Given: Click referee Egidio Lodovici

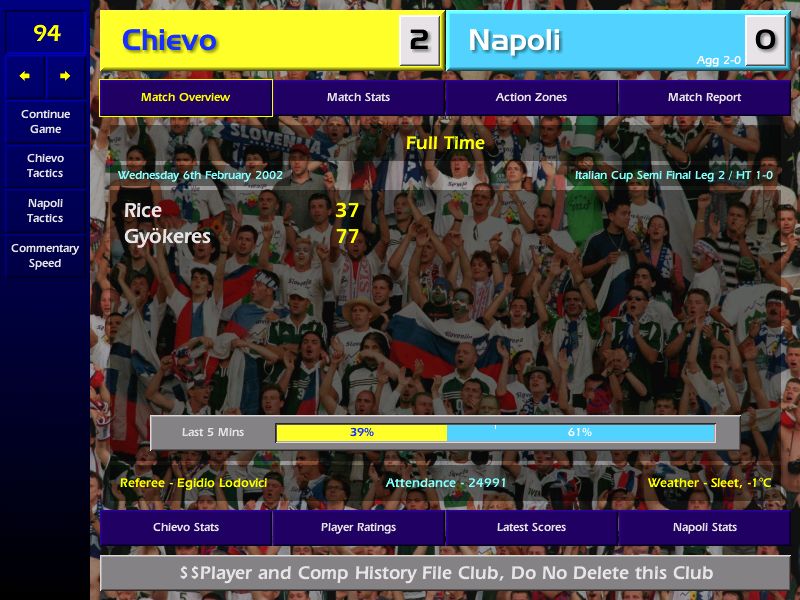Looking at the screenshot, I should click(194, 483).
